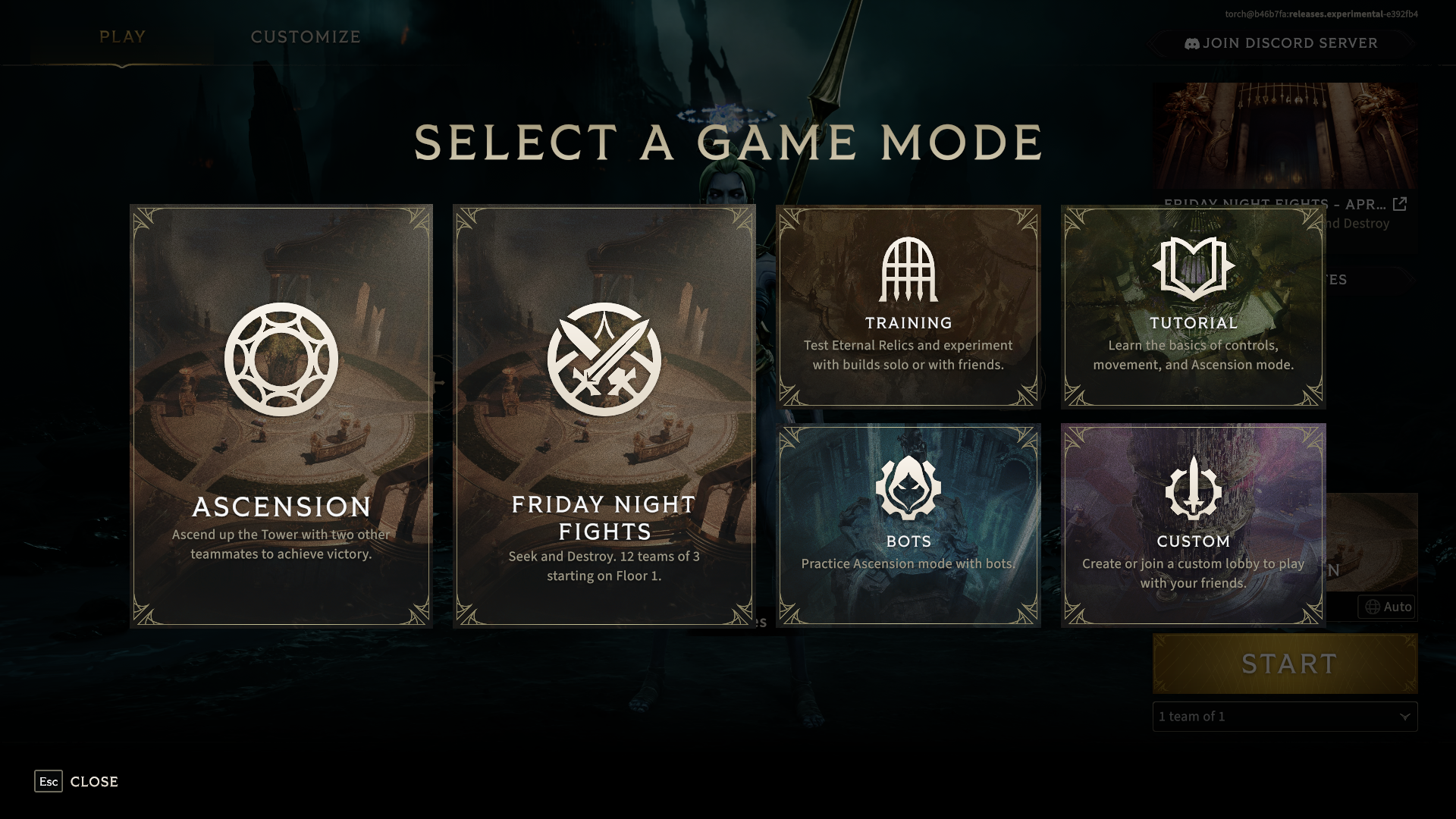Close the game mode selection
The height and width of the screenshot is (819, 1456).
point(77,781)
